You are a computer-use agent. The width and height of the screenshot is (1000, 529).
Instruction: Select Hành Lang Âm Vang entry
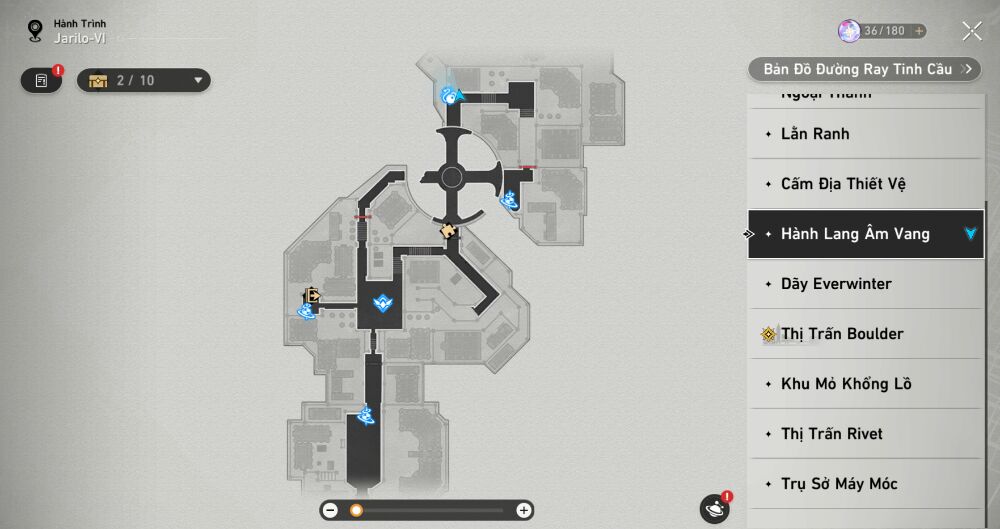point(865,234)
